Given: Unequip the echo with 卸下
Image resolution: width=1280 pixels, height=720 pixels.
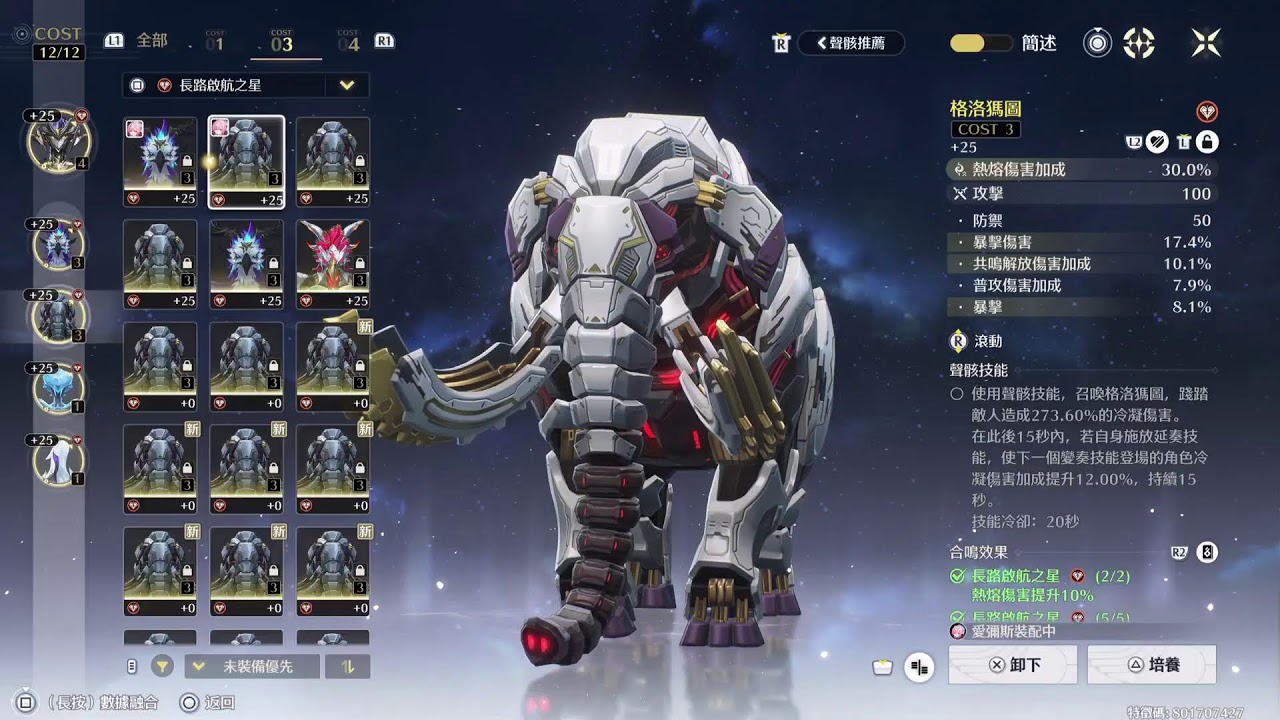Looking at the screenshot, I should pyautogui.click(x=1013, y=665).
